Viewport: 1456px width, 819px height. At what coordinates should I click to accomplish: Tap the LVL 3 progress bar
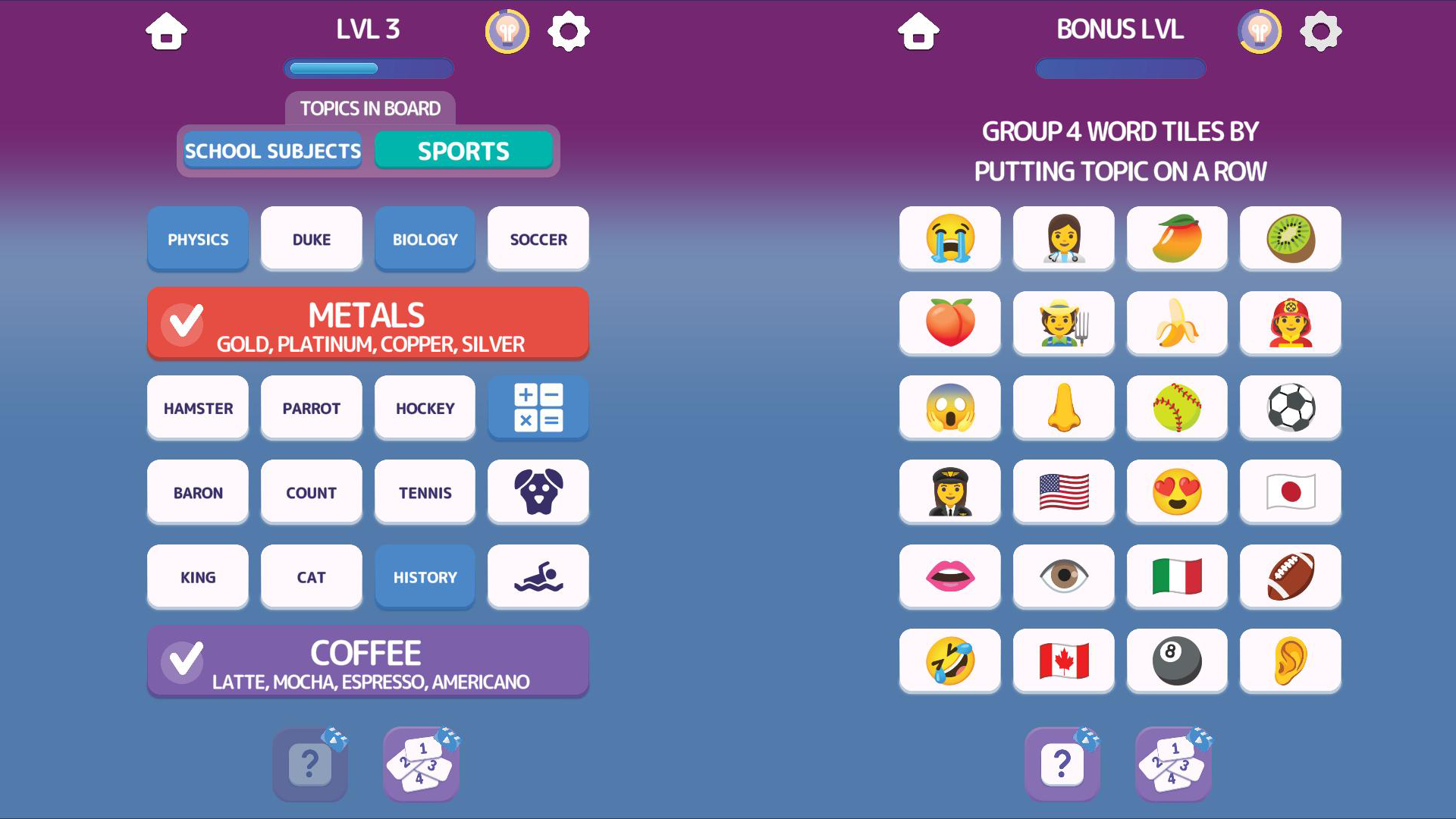coord(368,68)
